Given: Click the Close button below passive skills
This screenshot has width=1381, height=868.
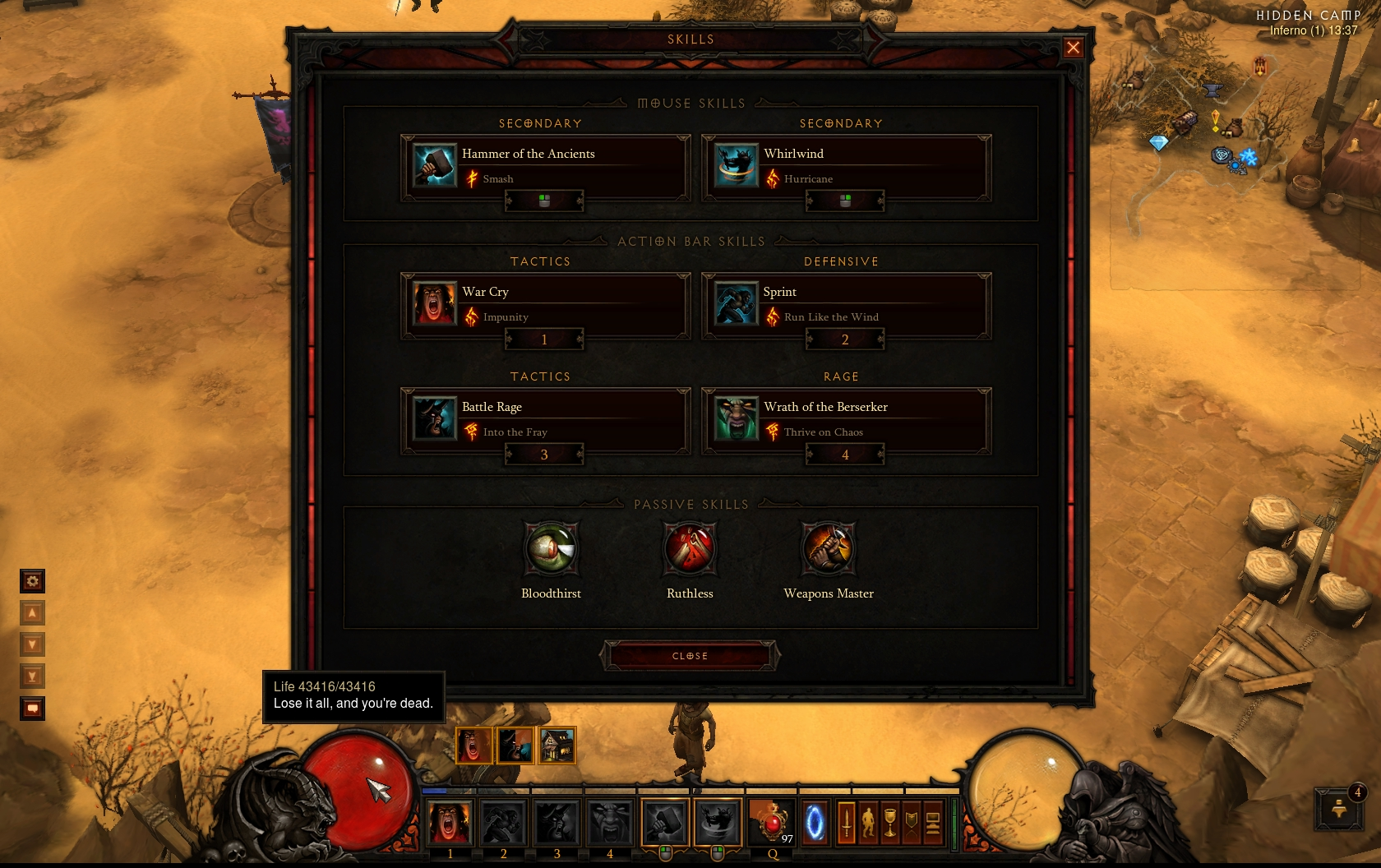Looking at the screenshot, I should pyautogui.click(x=690, y=656).
